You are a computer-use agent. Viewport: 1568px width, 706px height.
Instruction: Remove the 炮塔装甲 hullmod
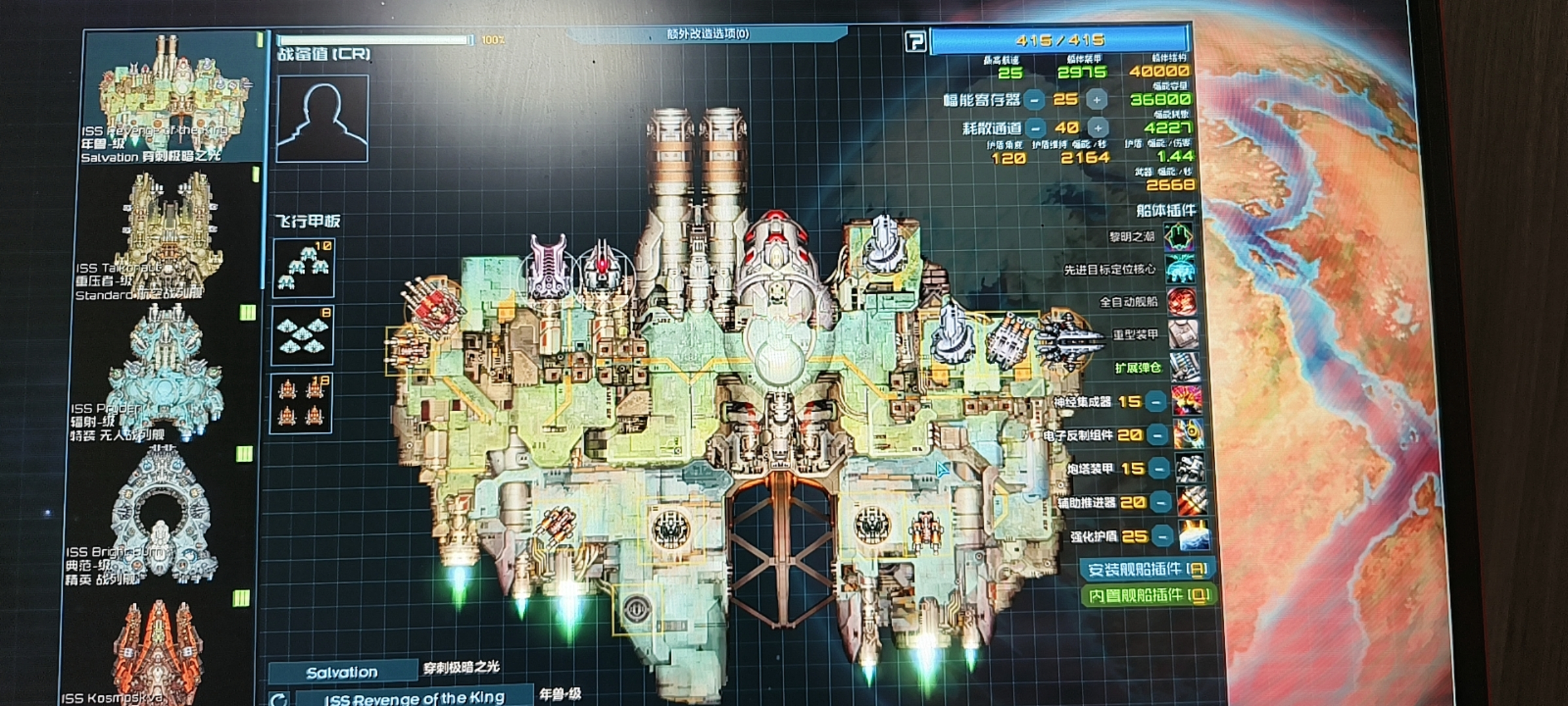(1159, 469)
